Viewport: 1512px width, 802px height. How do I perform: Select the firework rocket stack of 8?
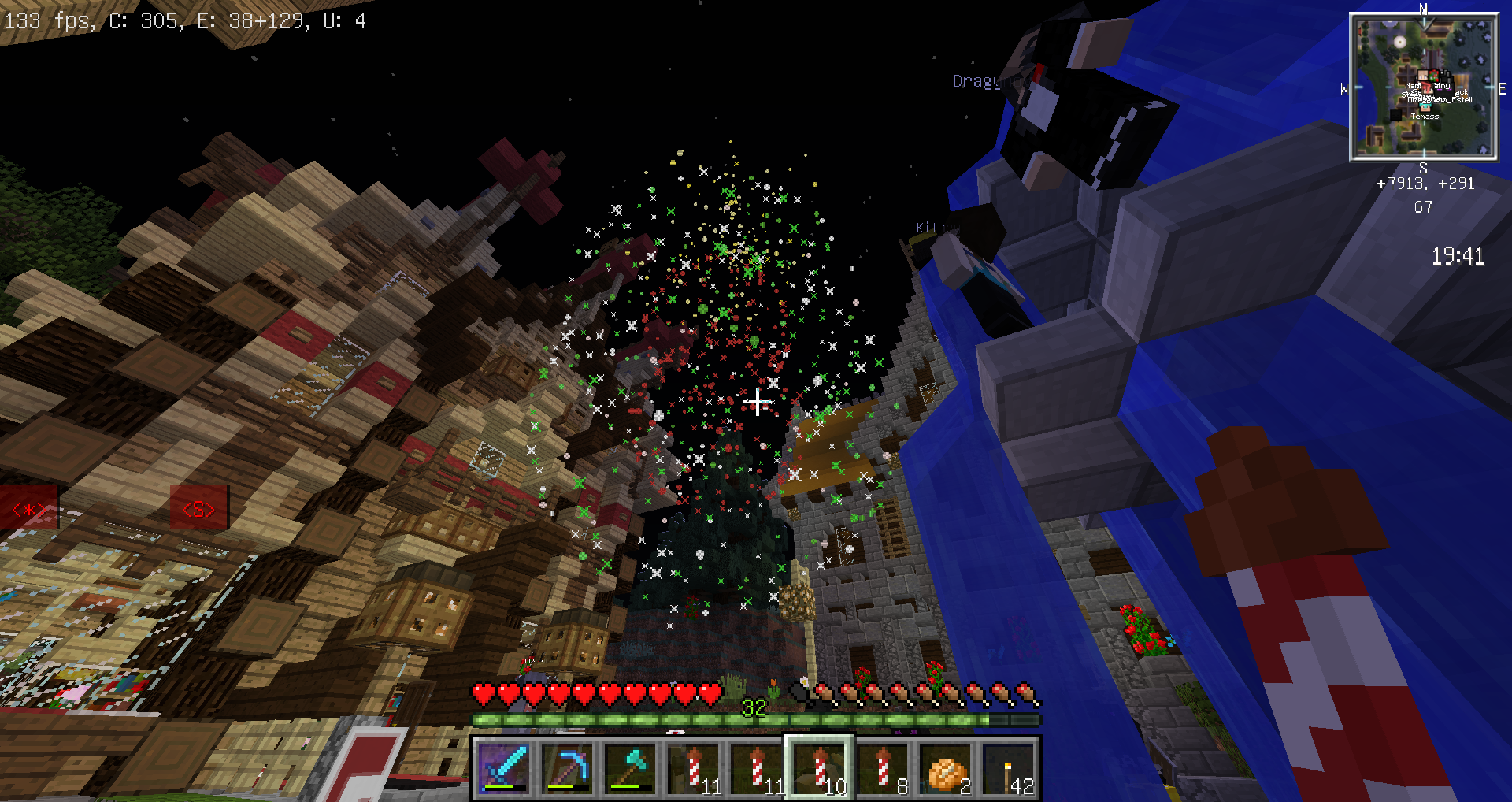tap(883, 768)
